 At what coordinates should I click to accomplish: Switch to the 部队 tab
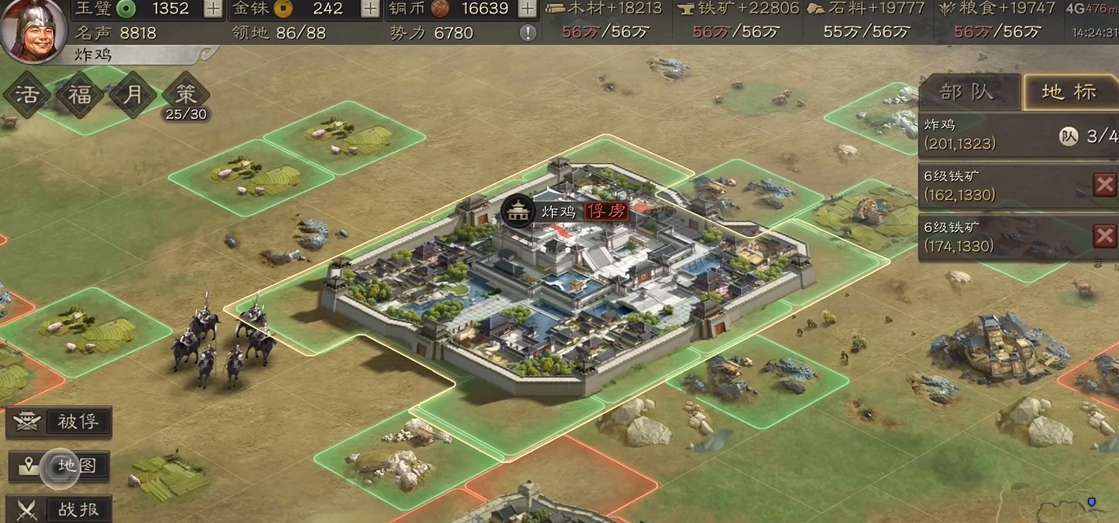(968, 92)
